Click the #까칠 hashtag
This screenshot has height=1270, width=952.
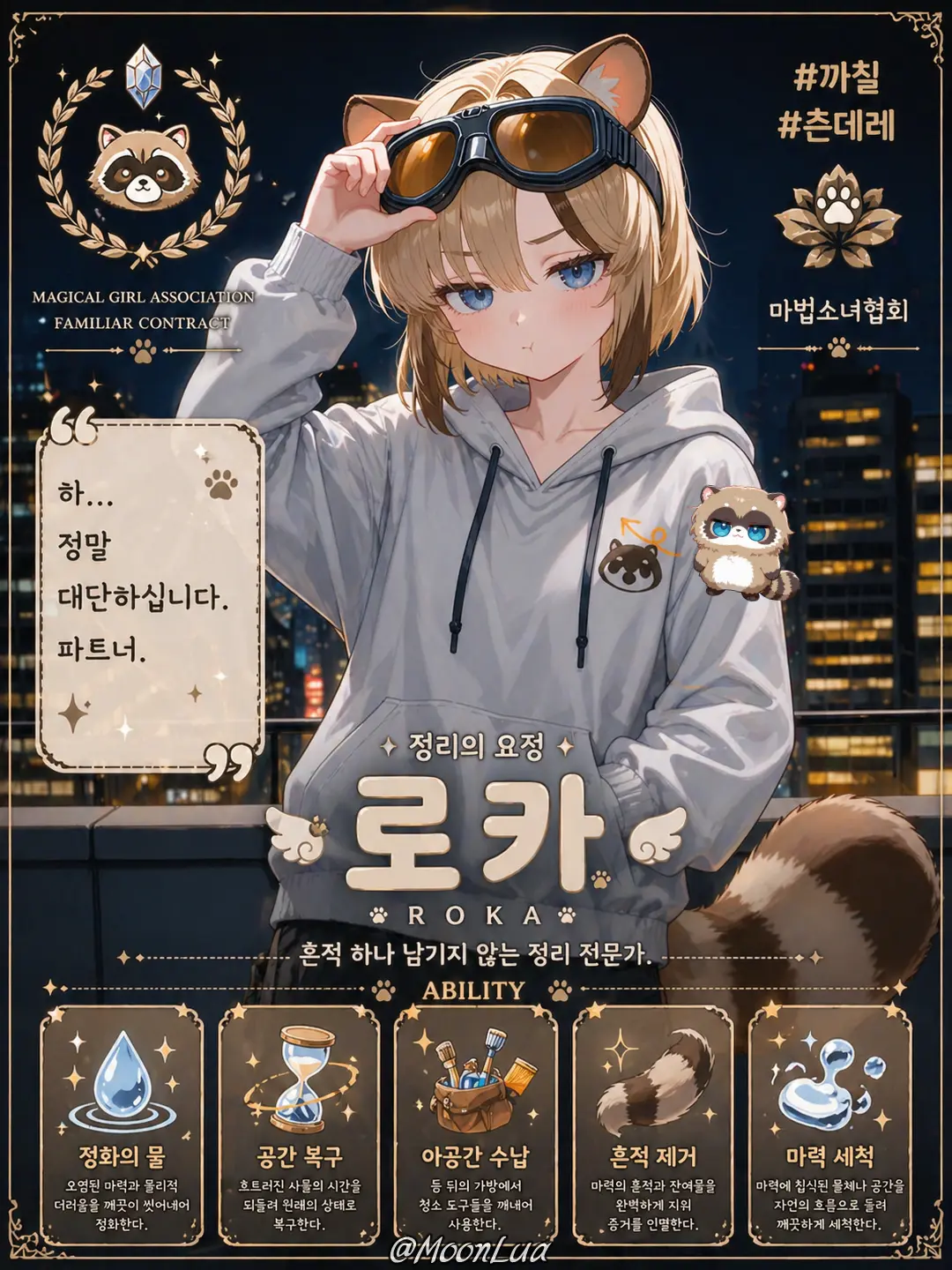pos(837,78)
